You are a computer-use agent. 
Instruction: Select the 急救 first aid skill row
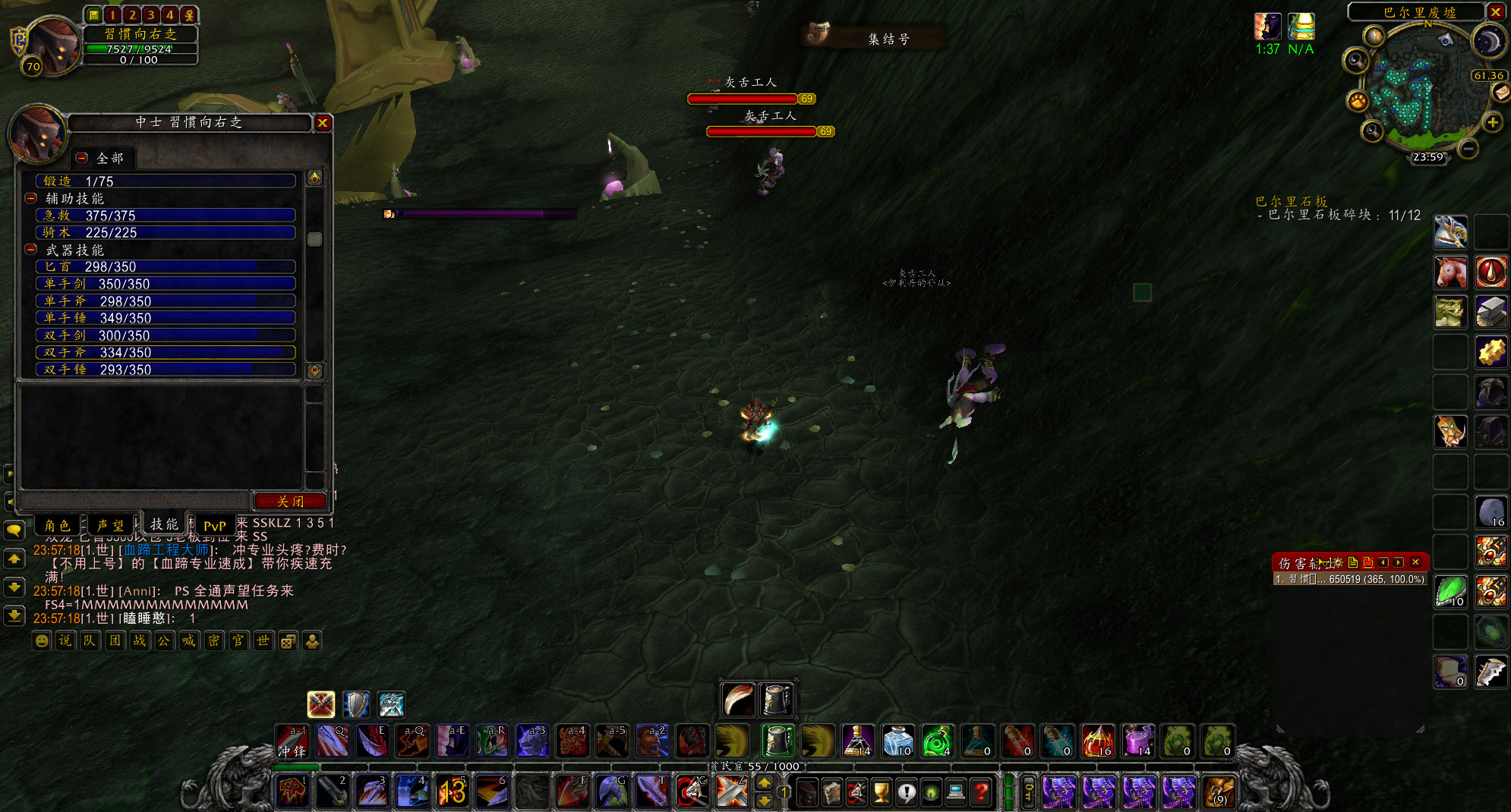[165, 216]
